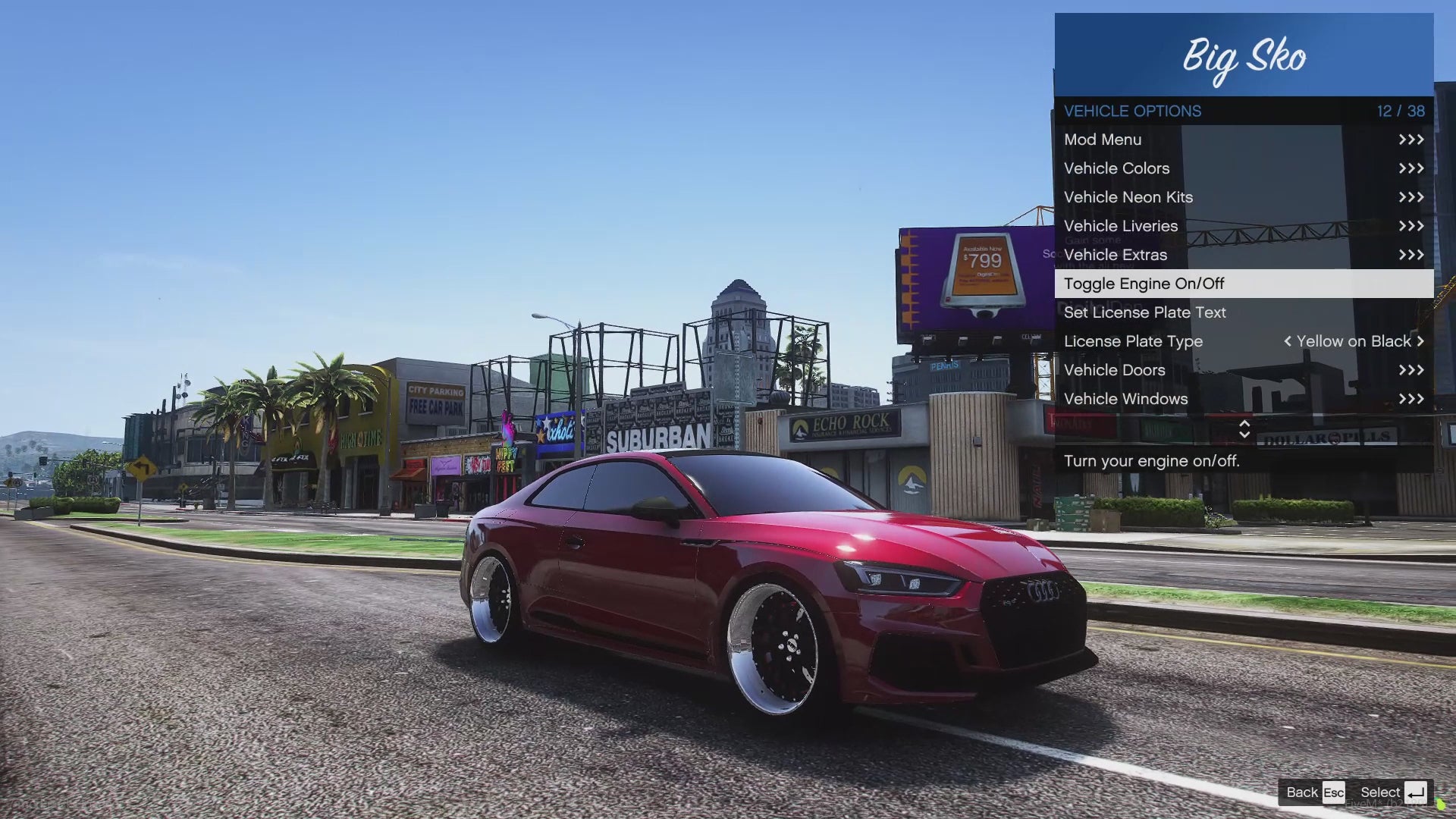Open Vehicle Colors submenu

point(1244,168)
